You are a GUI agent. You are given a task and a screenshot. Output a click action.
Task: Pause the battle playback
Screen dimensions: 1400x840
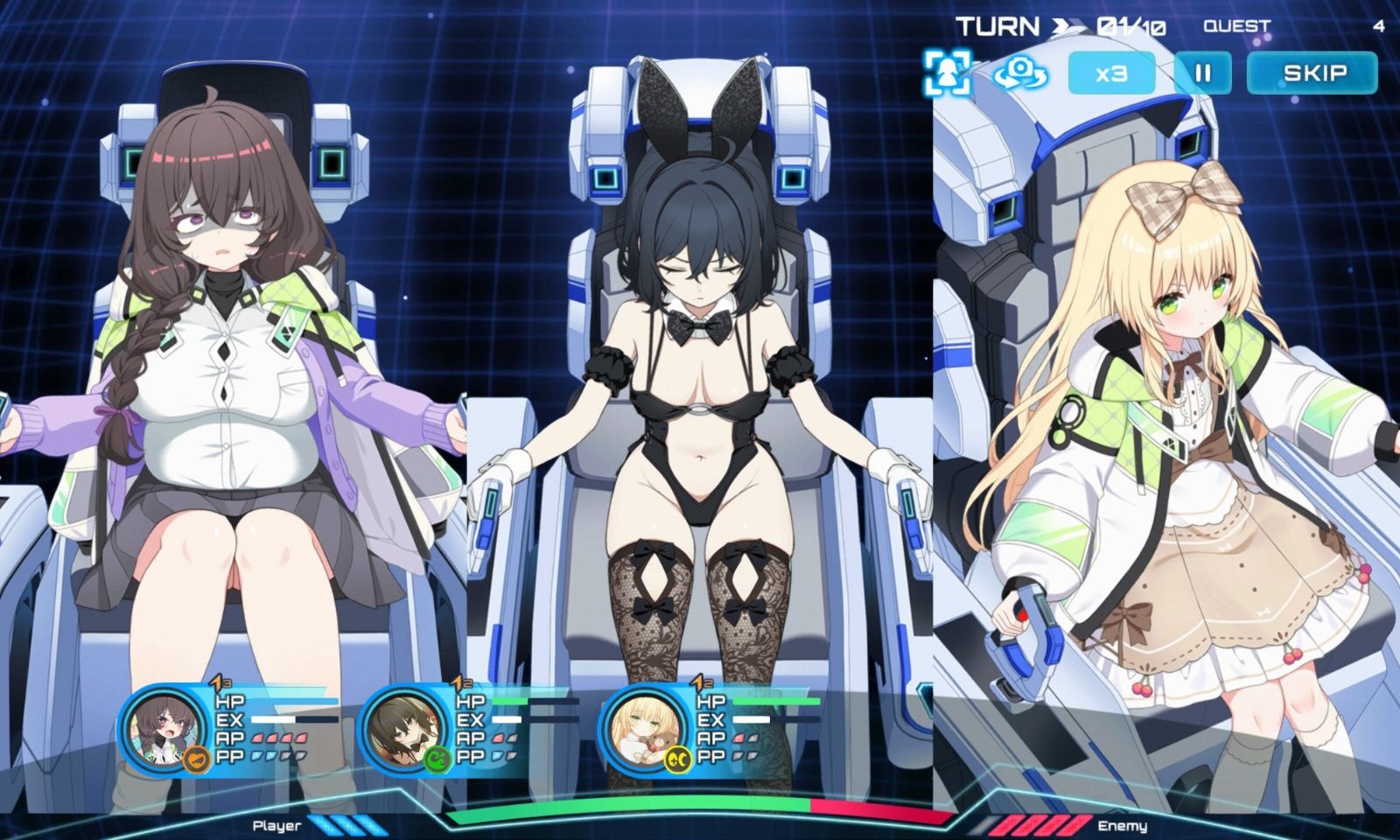tap(1202, 73)
